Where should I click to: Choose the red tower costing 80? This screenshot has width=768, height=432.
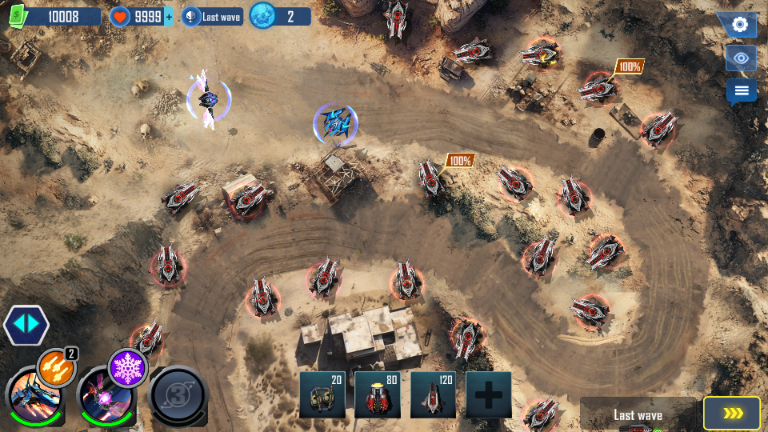coord(377,394)
